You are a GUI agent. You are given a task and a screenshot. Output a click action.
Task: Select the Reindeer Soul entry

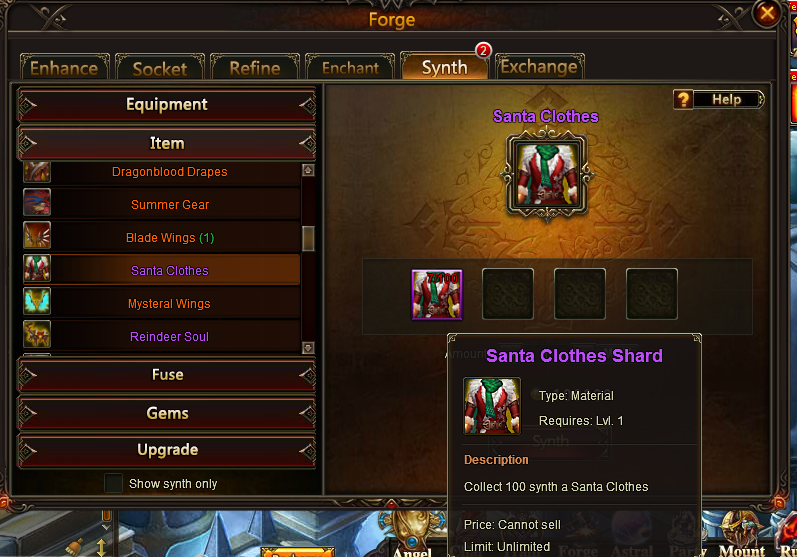click(x=169, y=337)
